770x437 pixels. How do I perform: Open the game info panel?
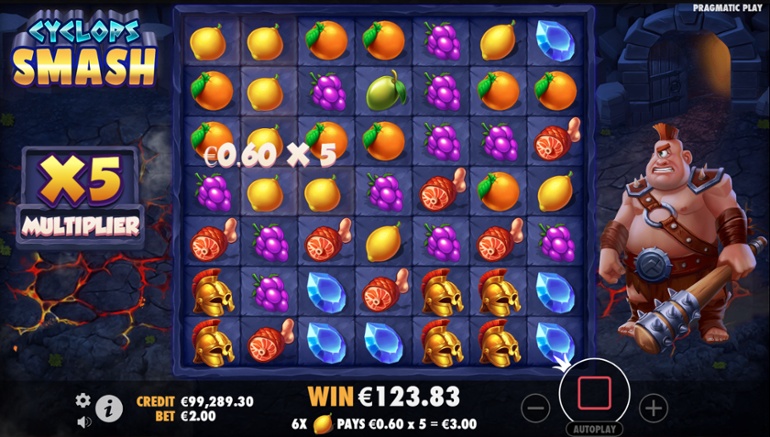pyautogui.click(x=109, y=408)
